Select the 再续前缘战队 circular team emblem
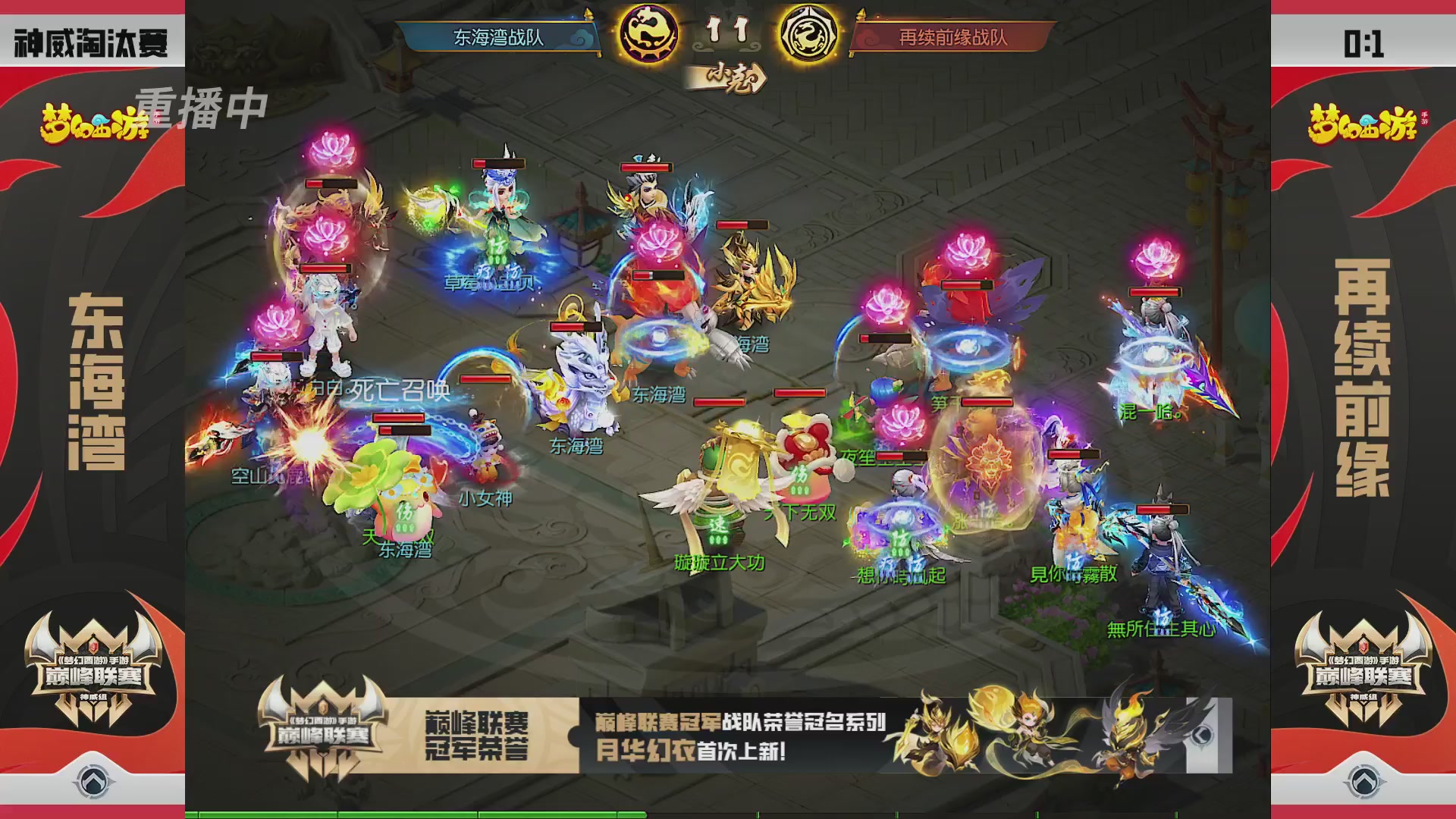 coord(810,33)
